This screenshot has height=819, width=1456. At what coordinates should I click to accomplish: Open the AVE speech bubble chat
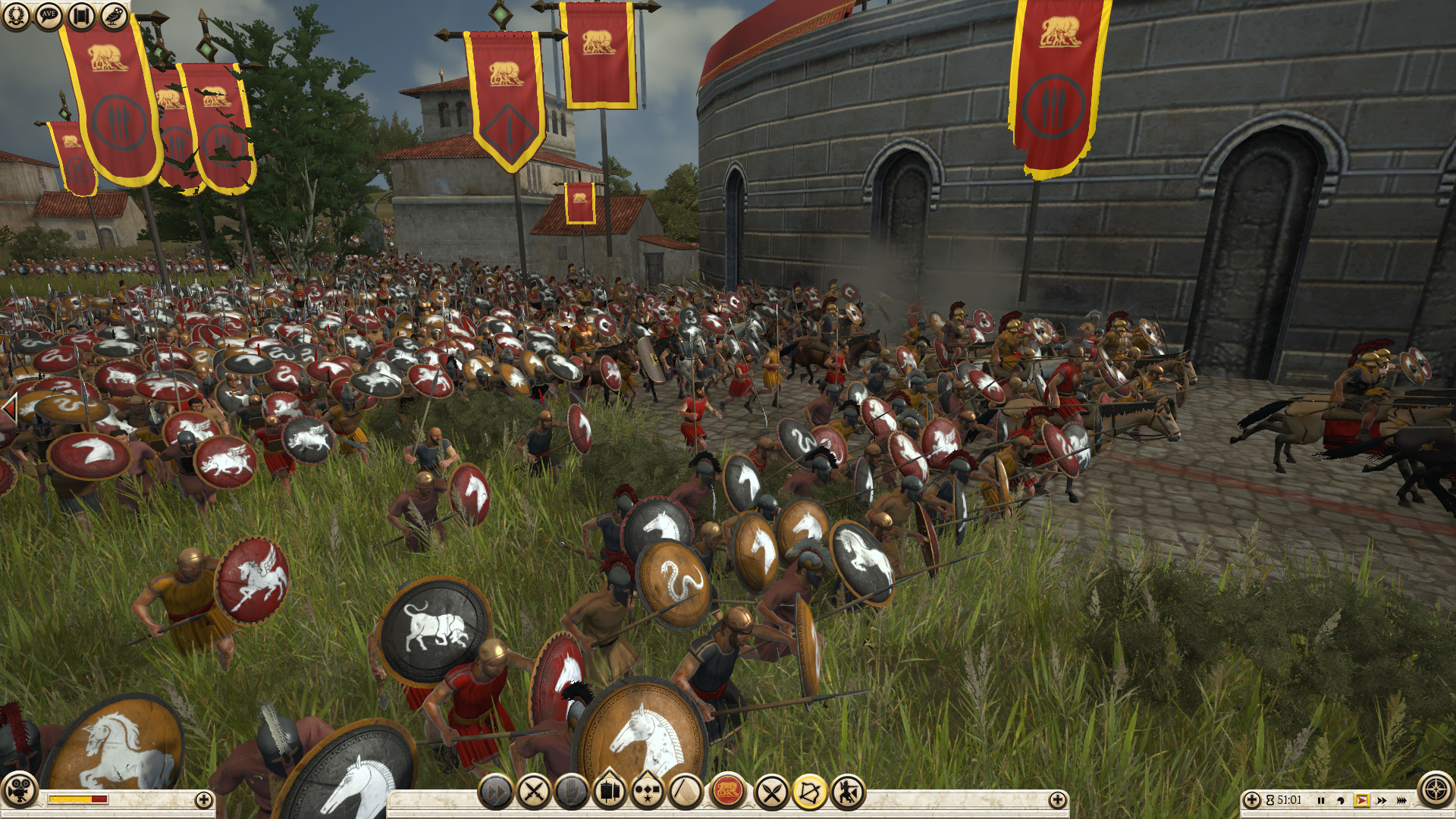(x=49, y=15)
